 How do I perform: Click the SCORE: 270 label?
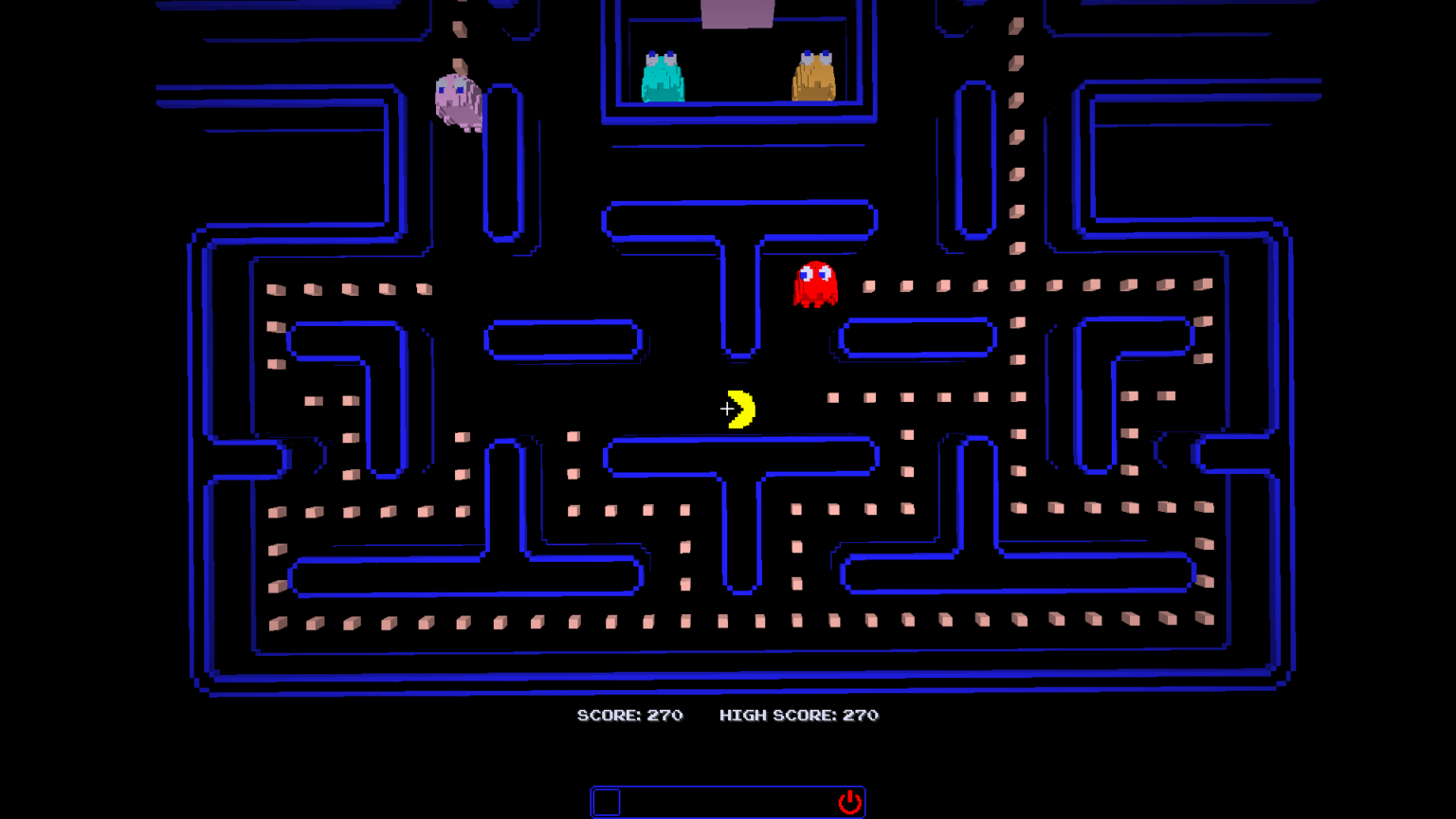(x=630, y=716)
